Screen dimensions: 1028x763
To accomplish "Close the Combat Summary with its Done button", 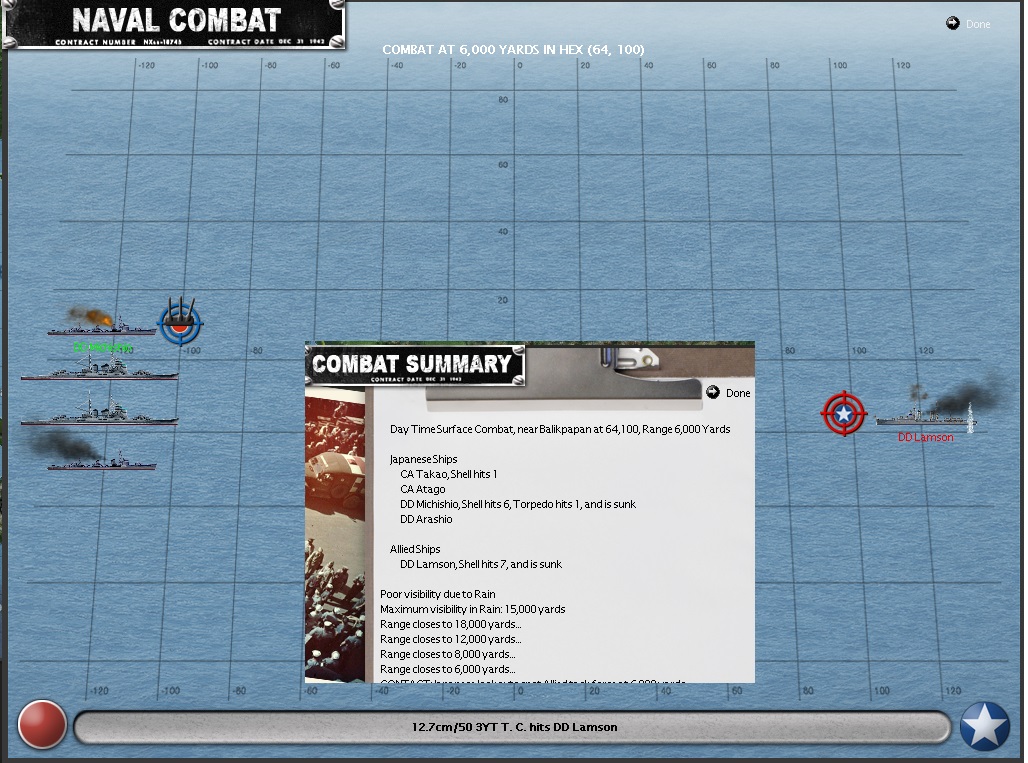I will click(729, 393).
